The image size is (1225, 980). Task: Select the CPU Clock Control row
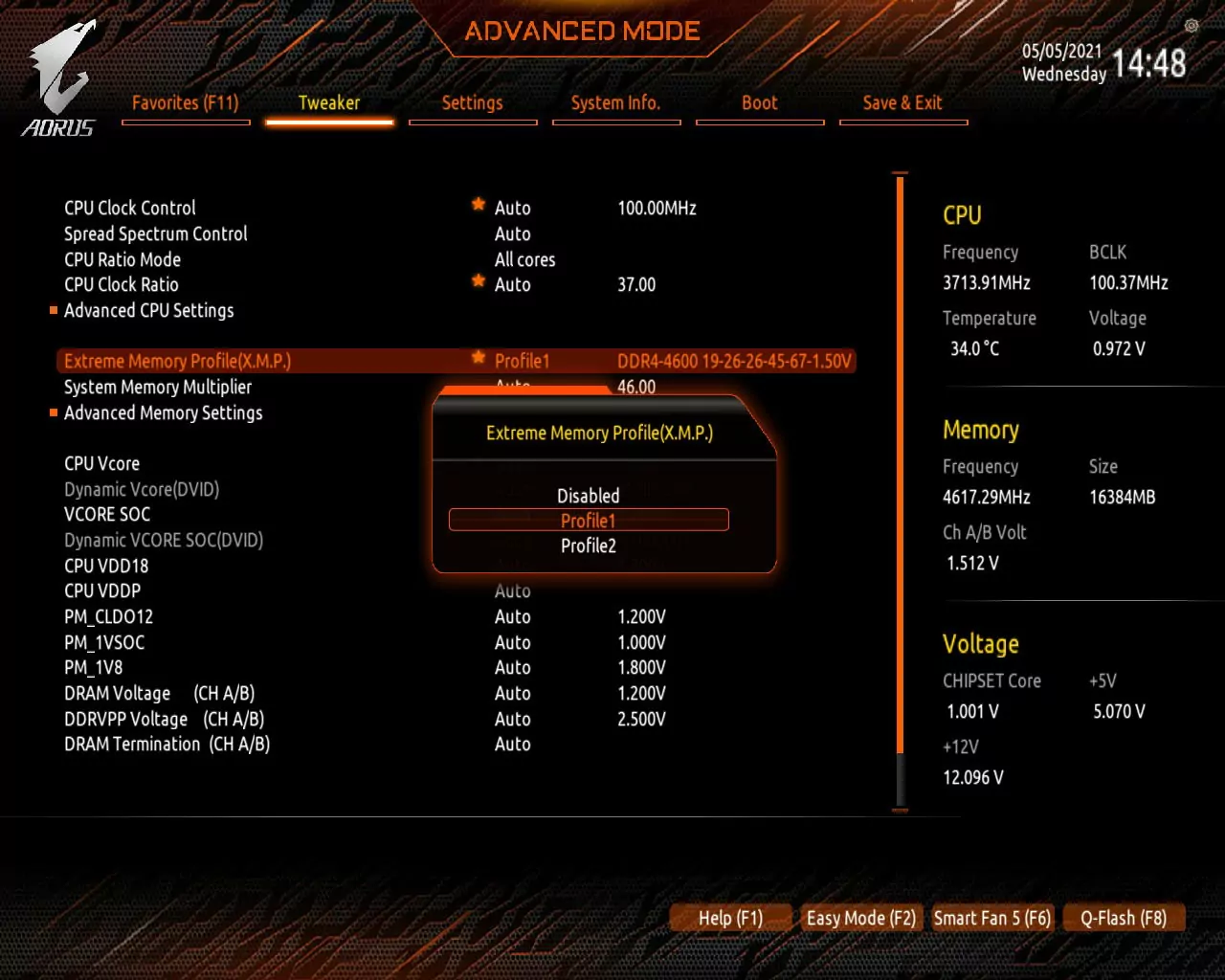click(x=130, y=208)
